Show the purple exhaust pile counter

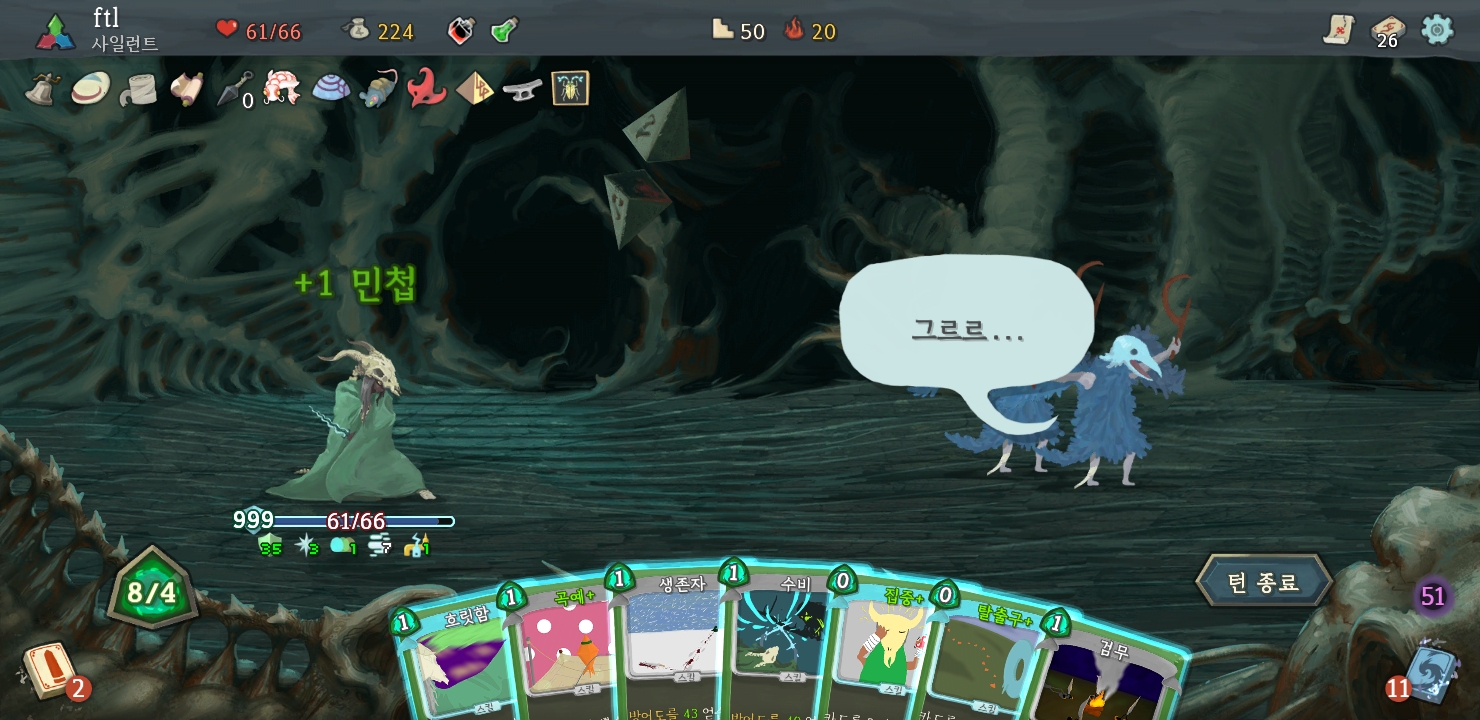1433,597
